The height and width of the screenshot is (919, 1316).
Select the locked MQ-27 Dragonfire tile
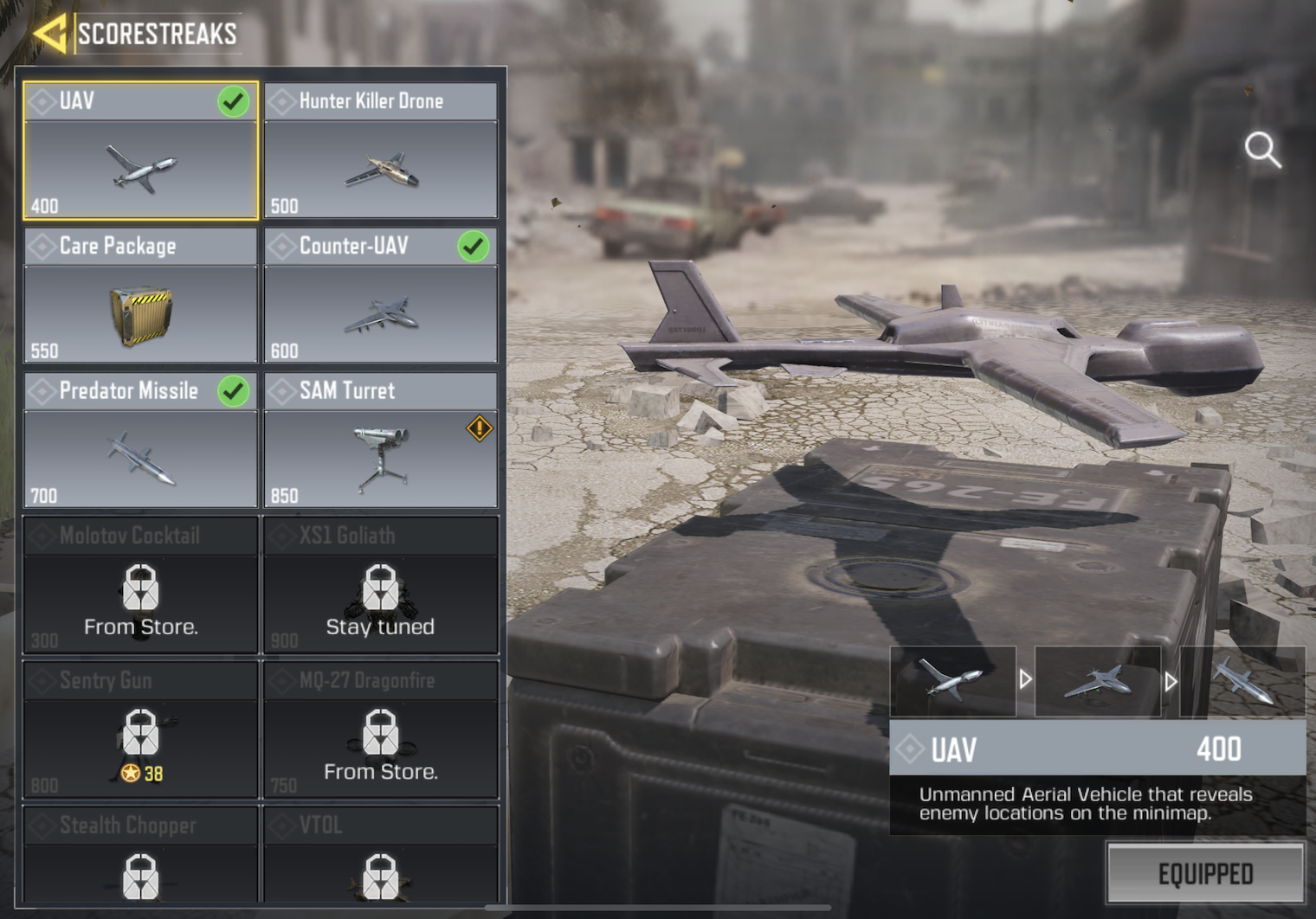pyautogui.click(x=381, y=729)
